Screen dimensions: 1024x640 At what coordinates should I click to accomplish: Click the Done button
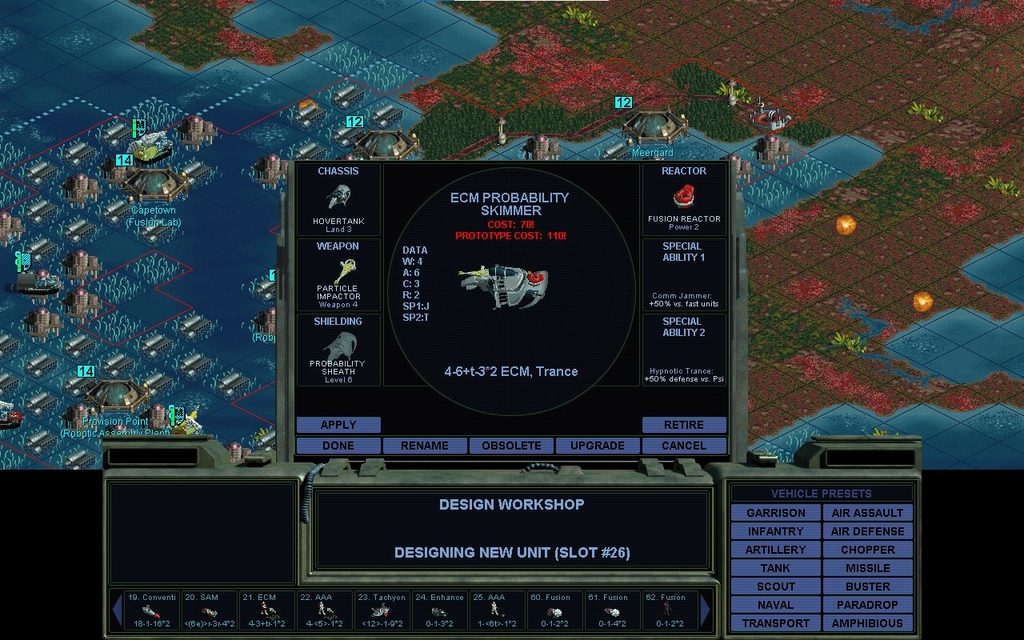coord(338,446)
